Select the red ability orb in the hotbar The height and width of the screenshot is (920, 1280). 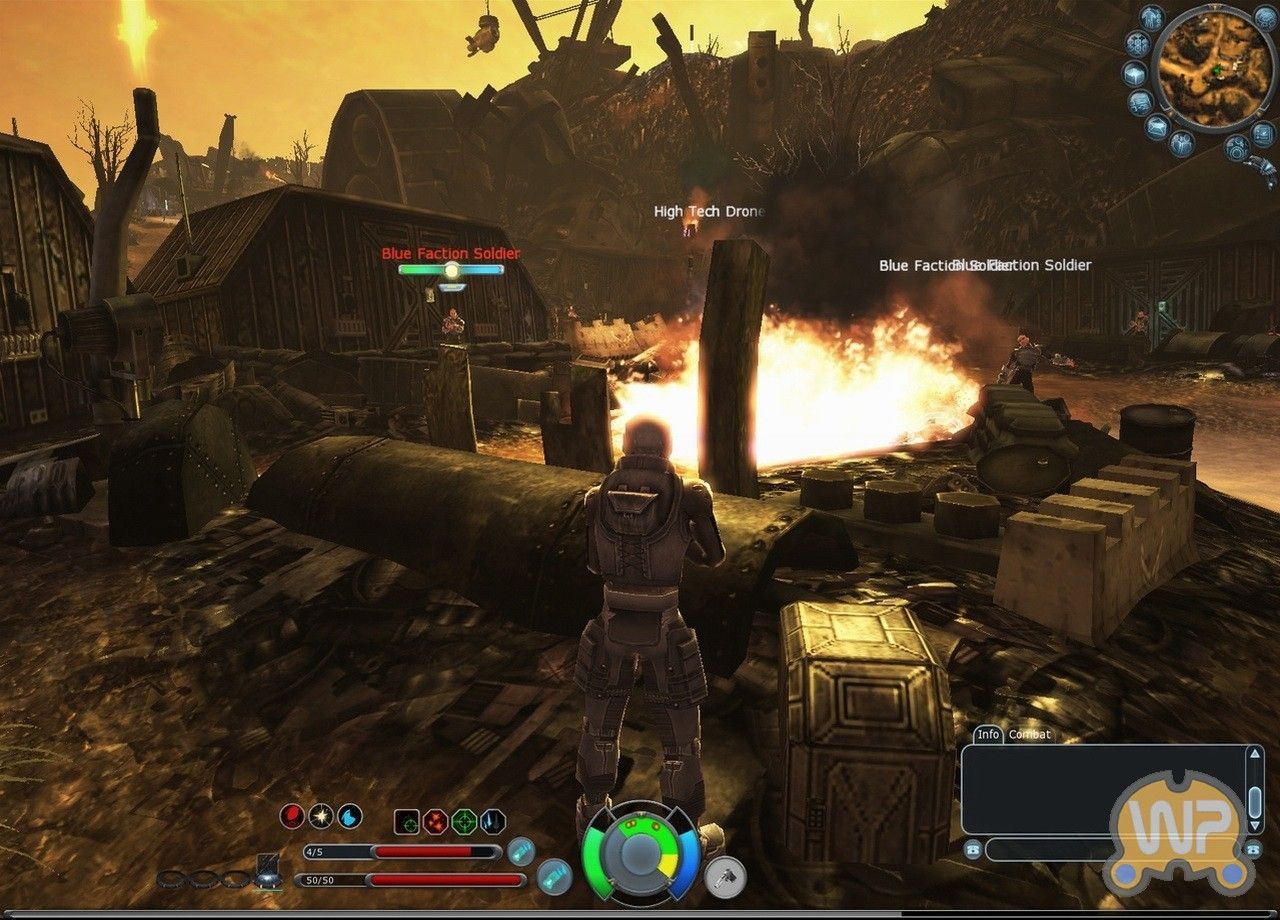[x=292, y=818]
